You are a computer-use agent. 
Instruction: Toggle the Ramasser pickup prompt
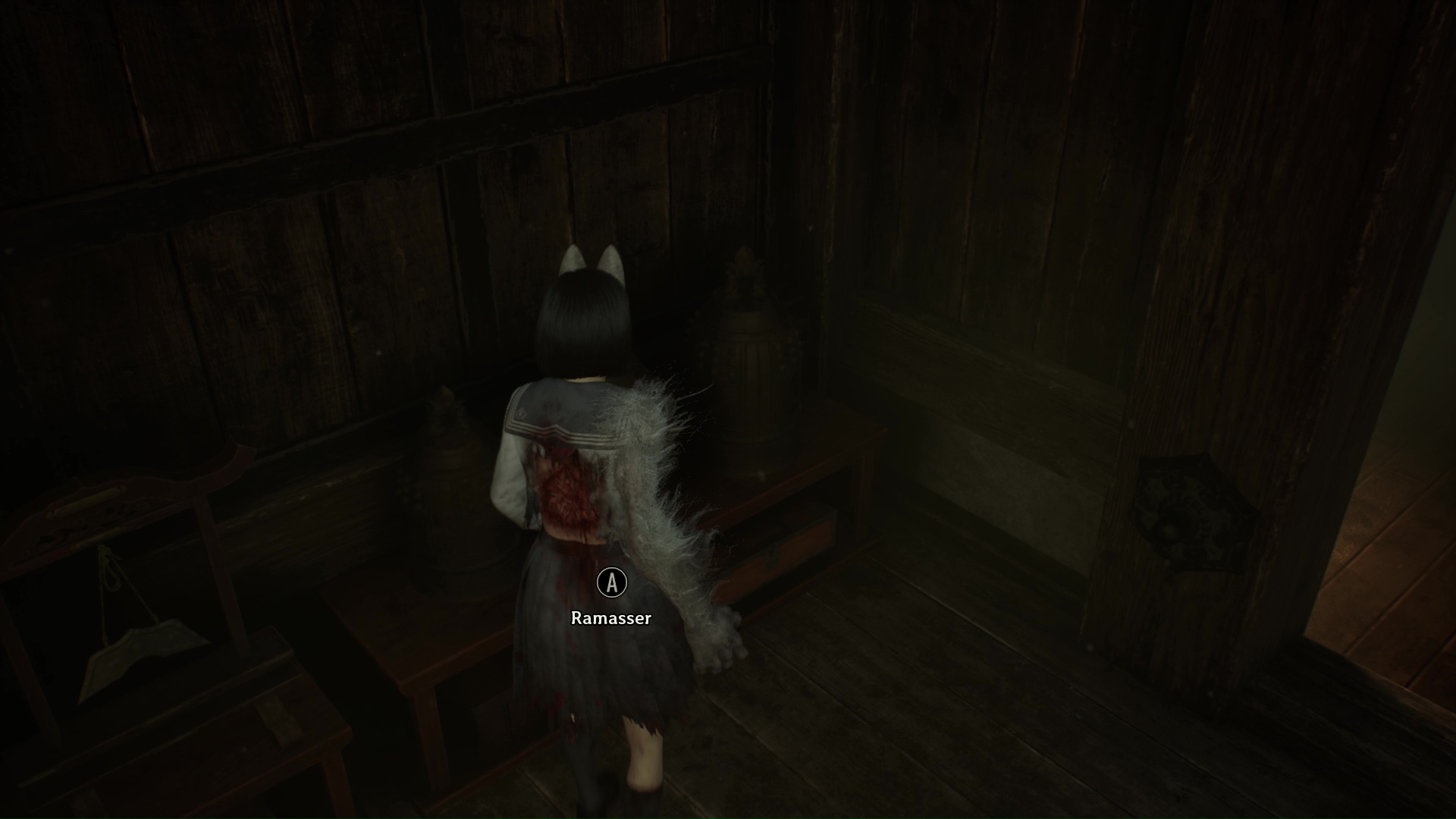click(611, 618)
